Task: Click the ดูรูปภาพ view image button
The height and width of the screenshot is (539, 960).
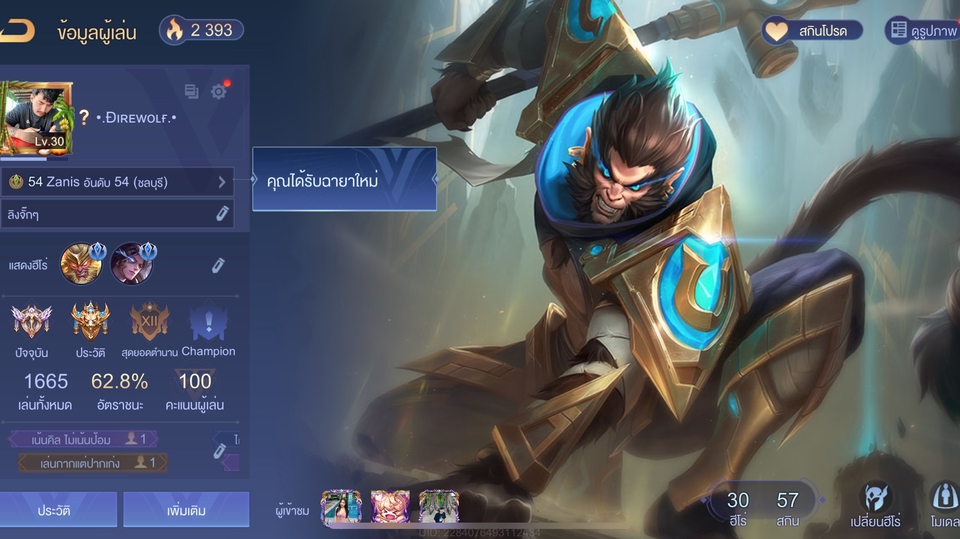Action: click(922, 31)
